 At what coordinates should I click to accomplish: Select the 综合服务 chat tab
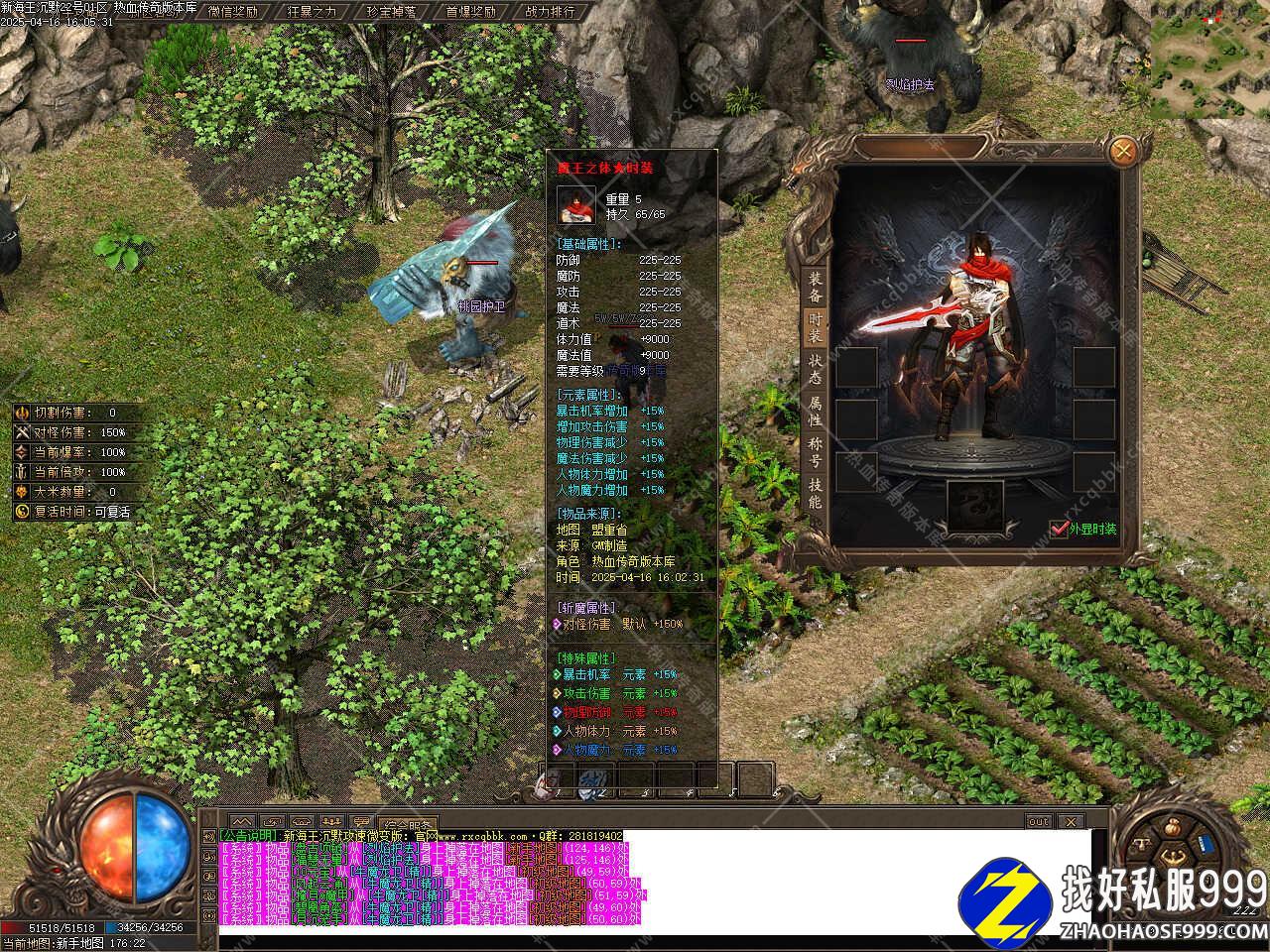click(409, 824)
